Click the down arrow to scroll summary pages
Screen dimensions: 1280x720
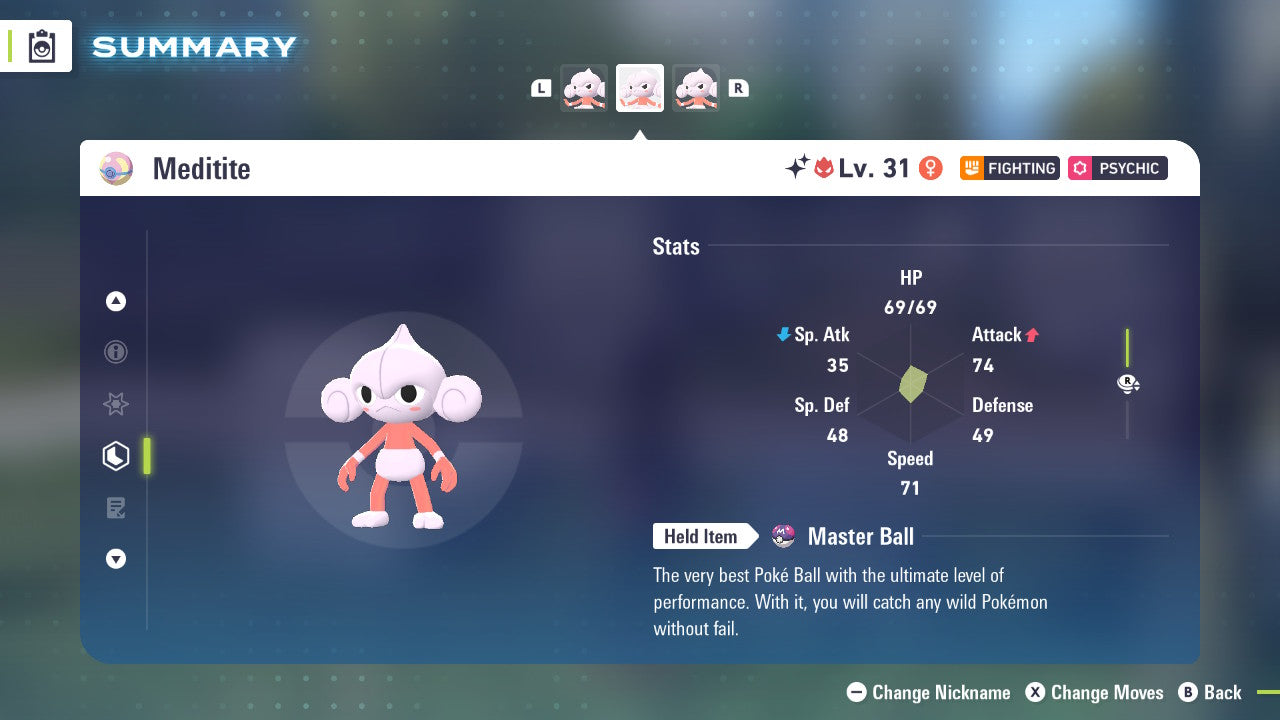click(116, 559)
